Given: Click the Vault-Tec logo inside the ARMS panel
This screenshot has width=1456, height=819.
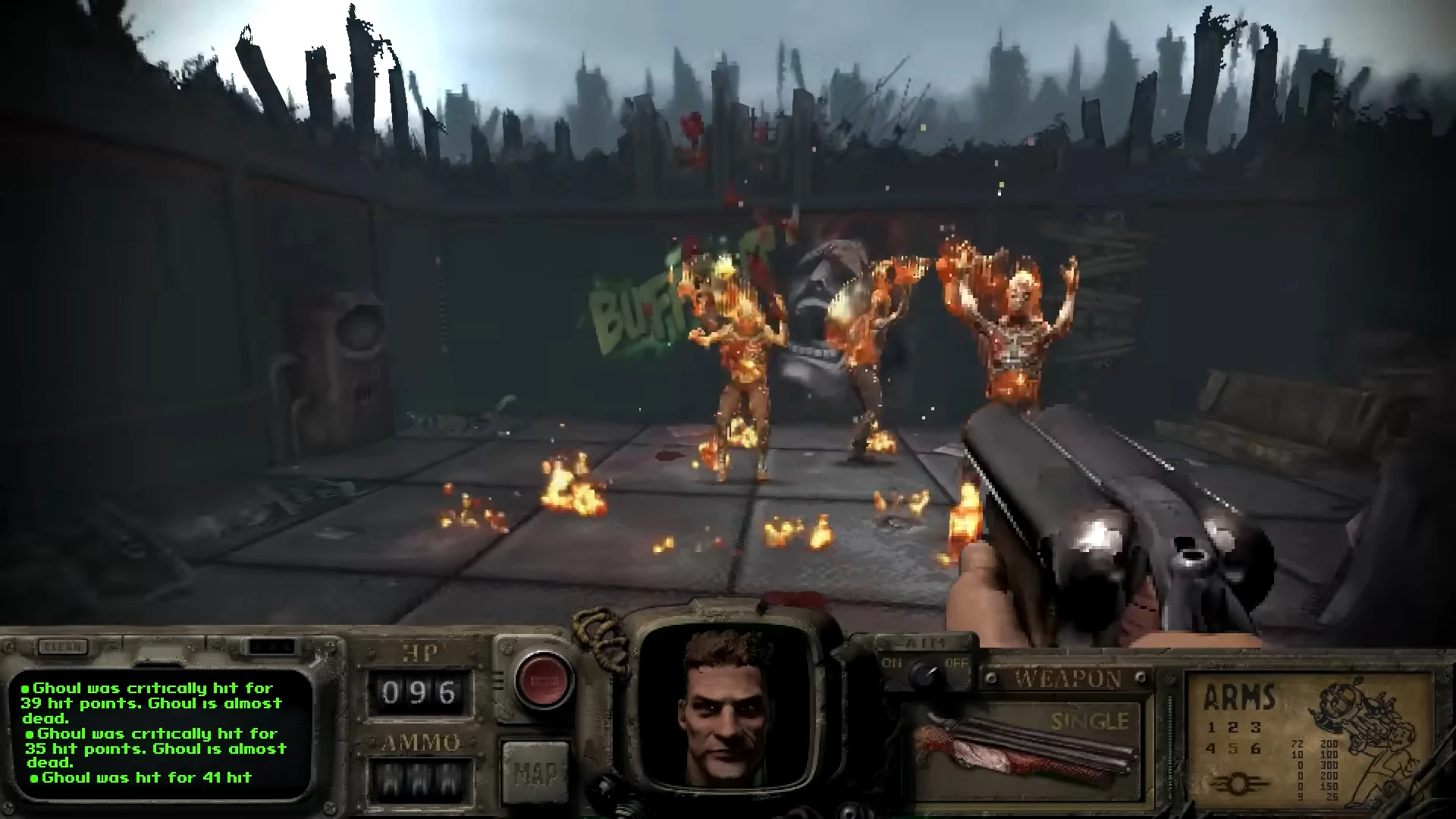Looking at the screenshot, I should (1240, 784).
